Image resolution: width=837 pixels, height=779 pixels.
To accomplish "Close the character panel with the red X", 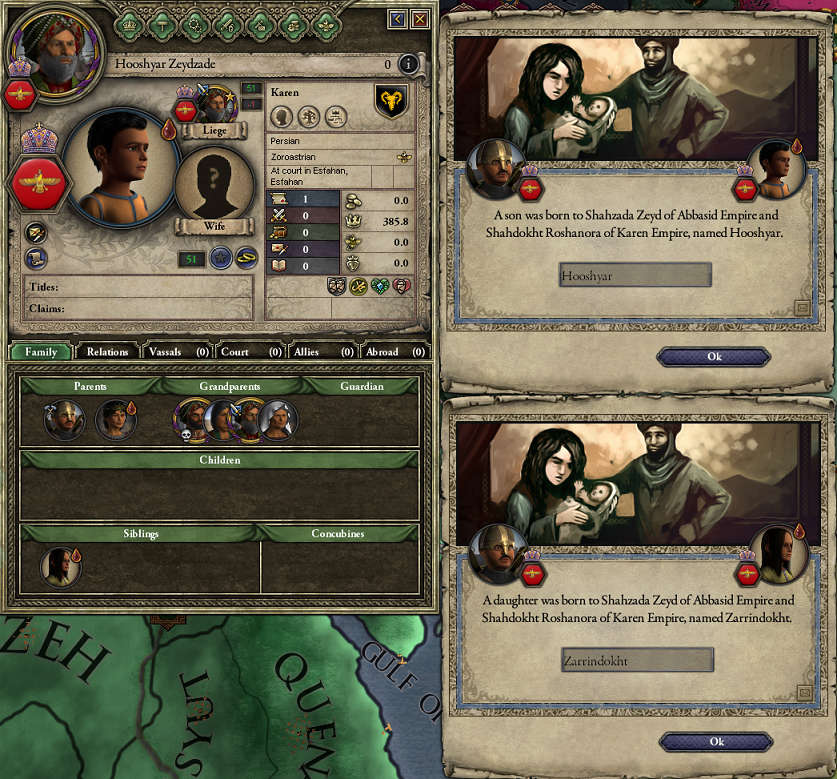I will 420,18.
